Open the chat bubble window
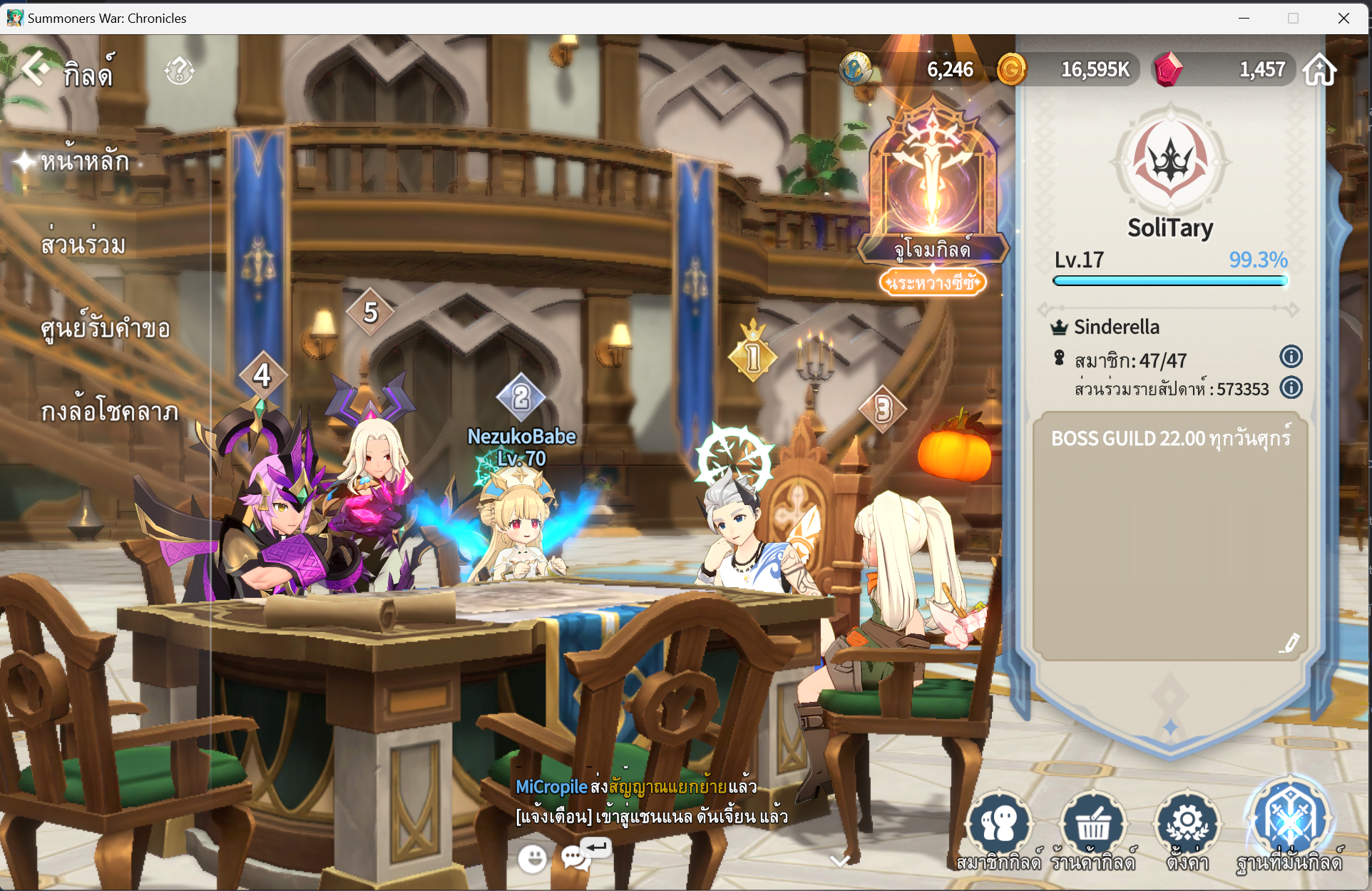 (575, 857)
